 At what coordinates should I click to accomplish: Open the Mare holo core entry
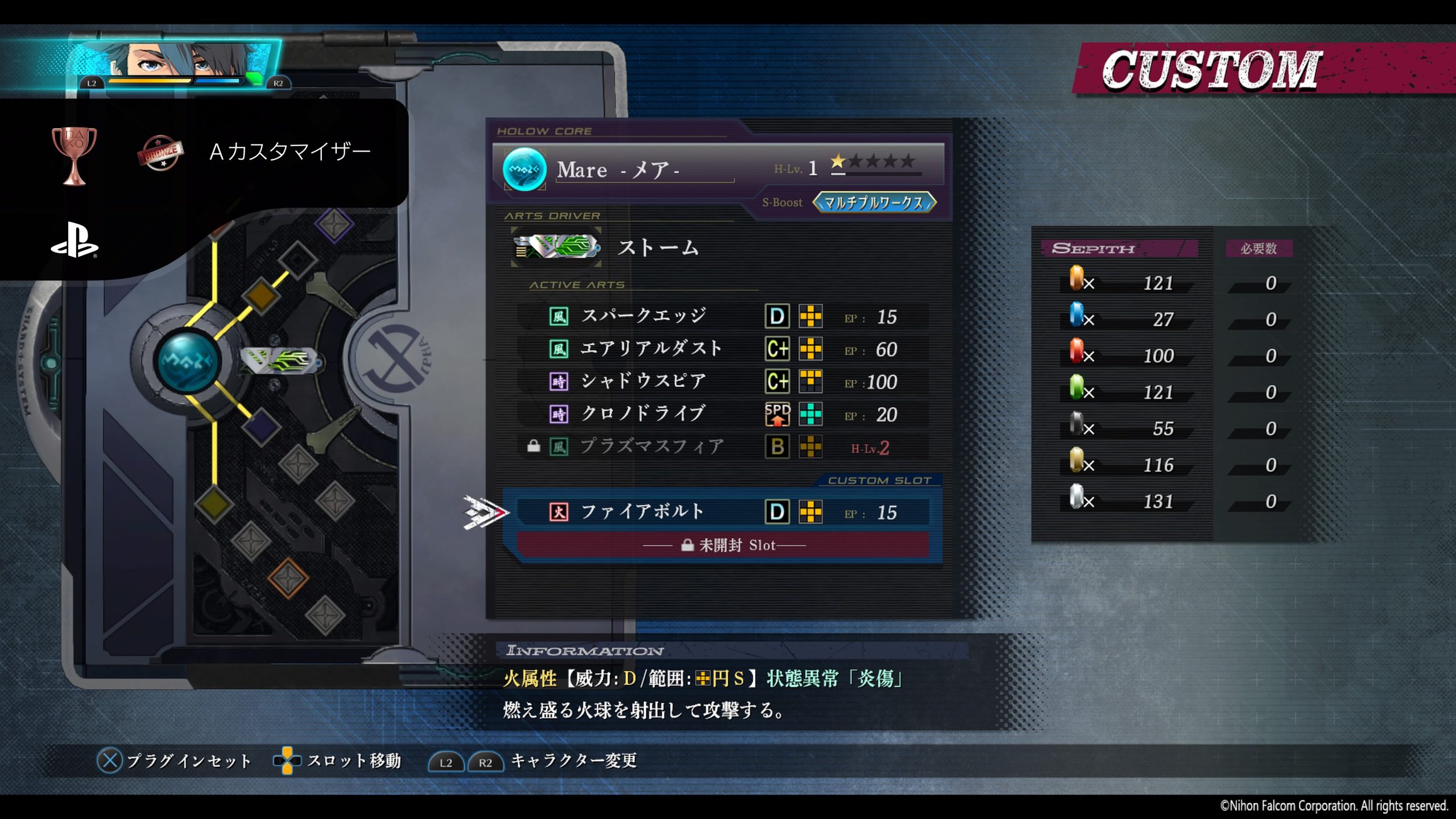pyautogui.click(x=718, y=169)
